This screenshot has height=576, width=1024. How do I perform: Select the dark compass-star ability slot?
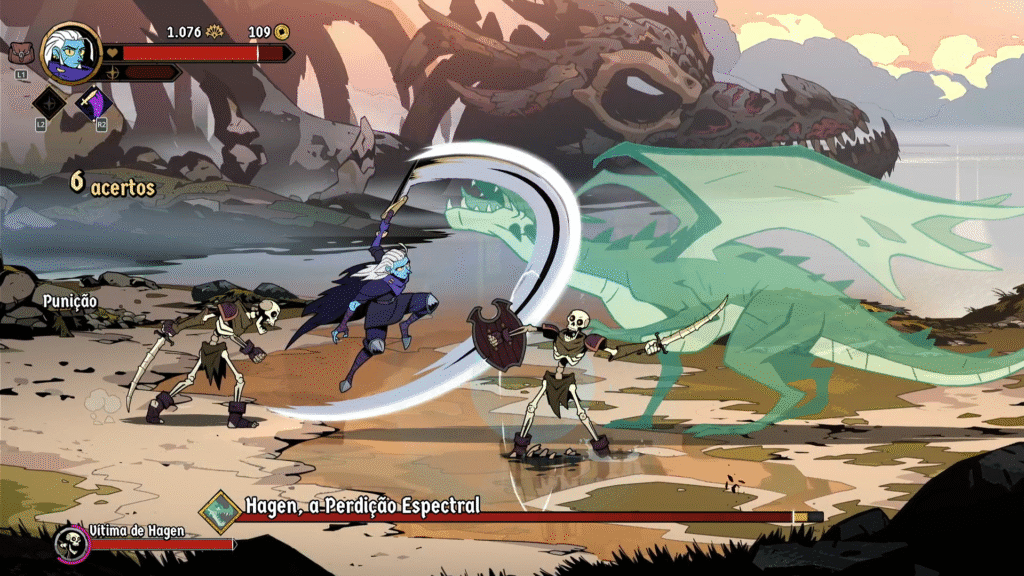click(x=50, y=102)
